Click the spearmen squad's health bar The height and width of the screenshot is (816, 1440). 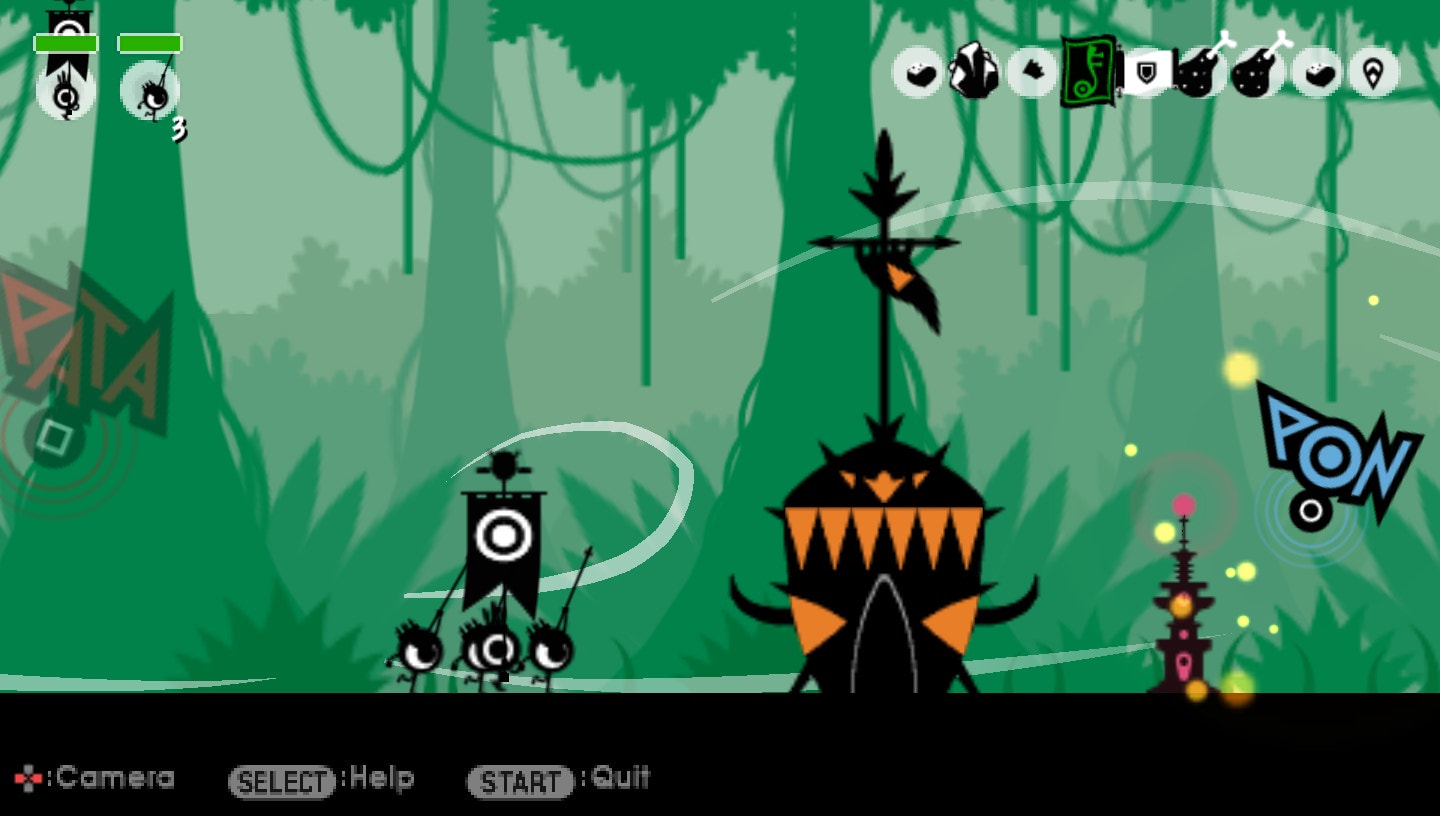149,42
